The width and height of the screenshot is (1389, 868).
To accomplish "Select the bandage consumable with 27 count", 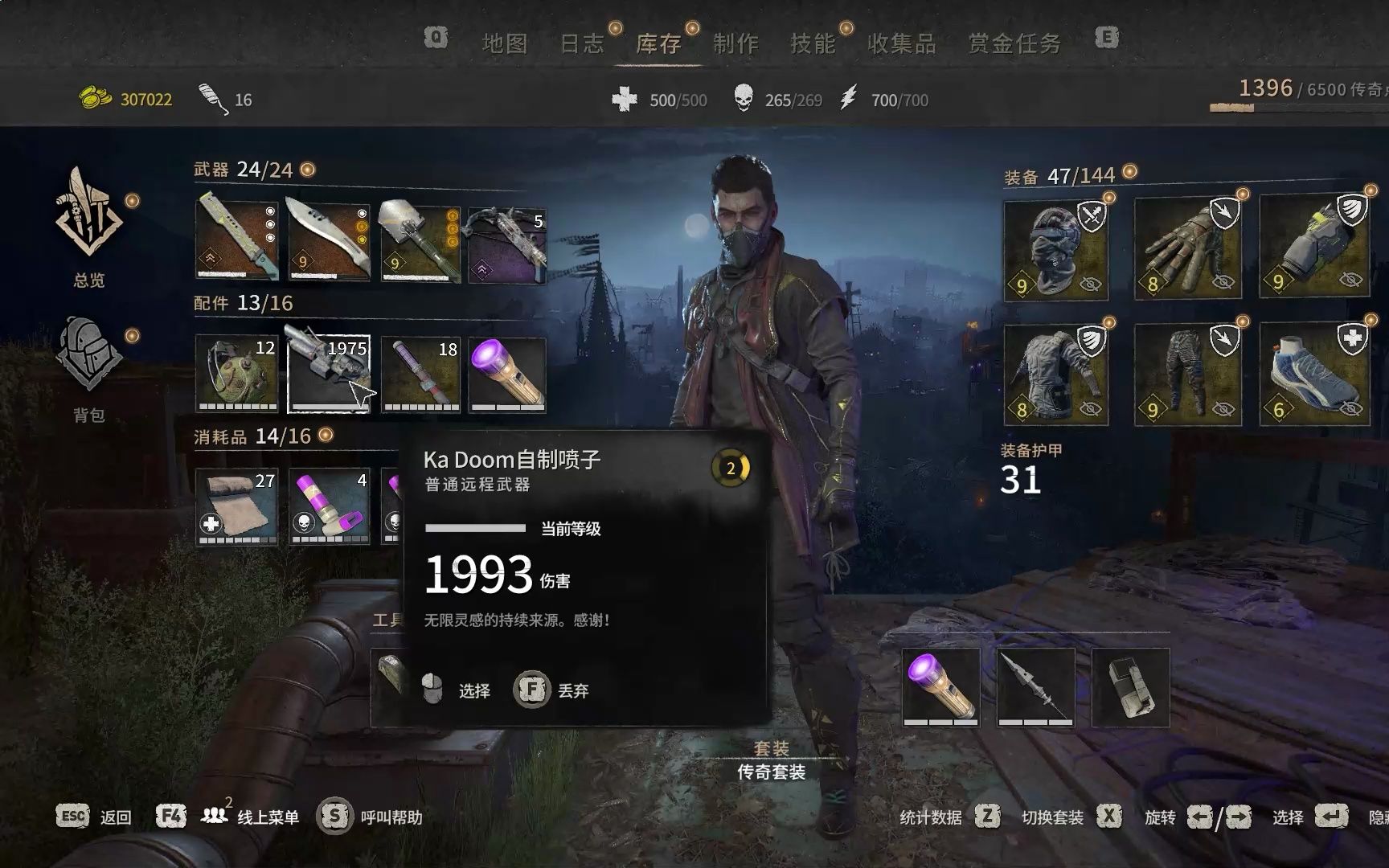I will (x=237, y=506).
